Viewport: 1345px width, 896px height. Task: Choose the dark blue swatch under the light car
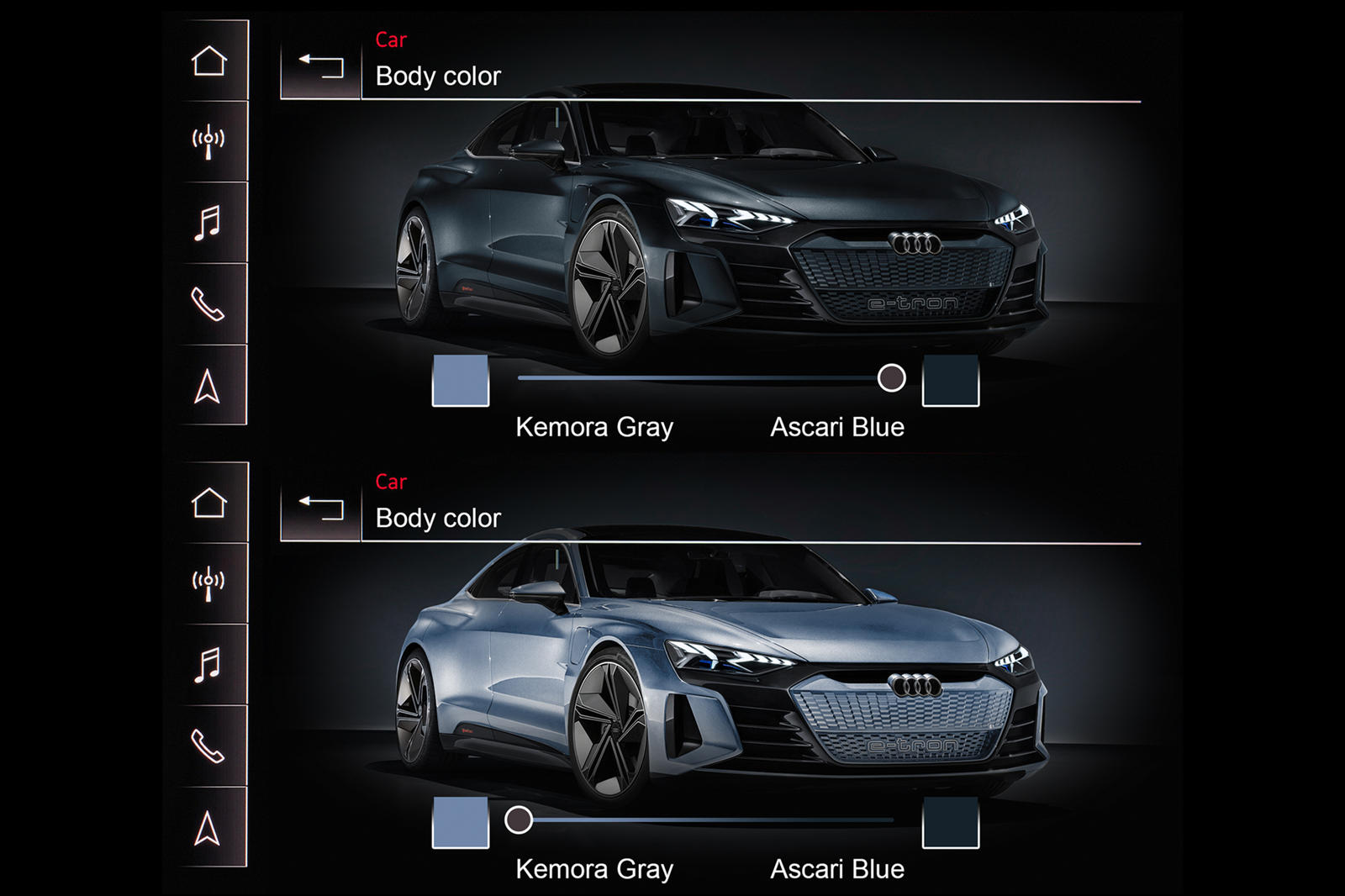point(951,822)
